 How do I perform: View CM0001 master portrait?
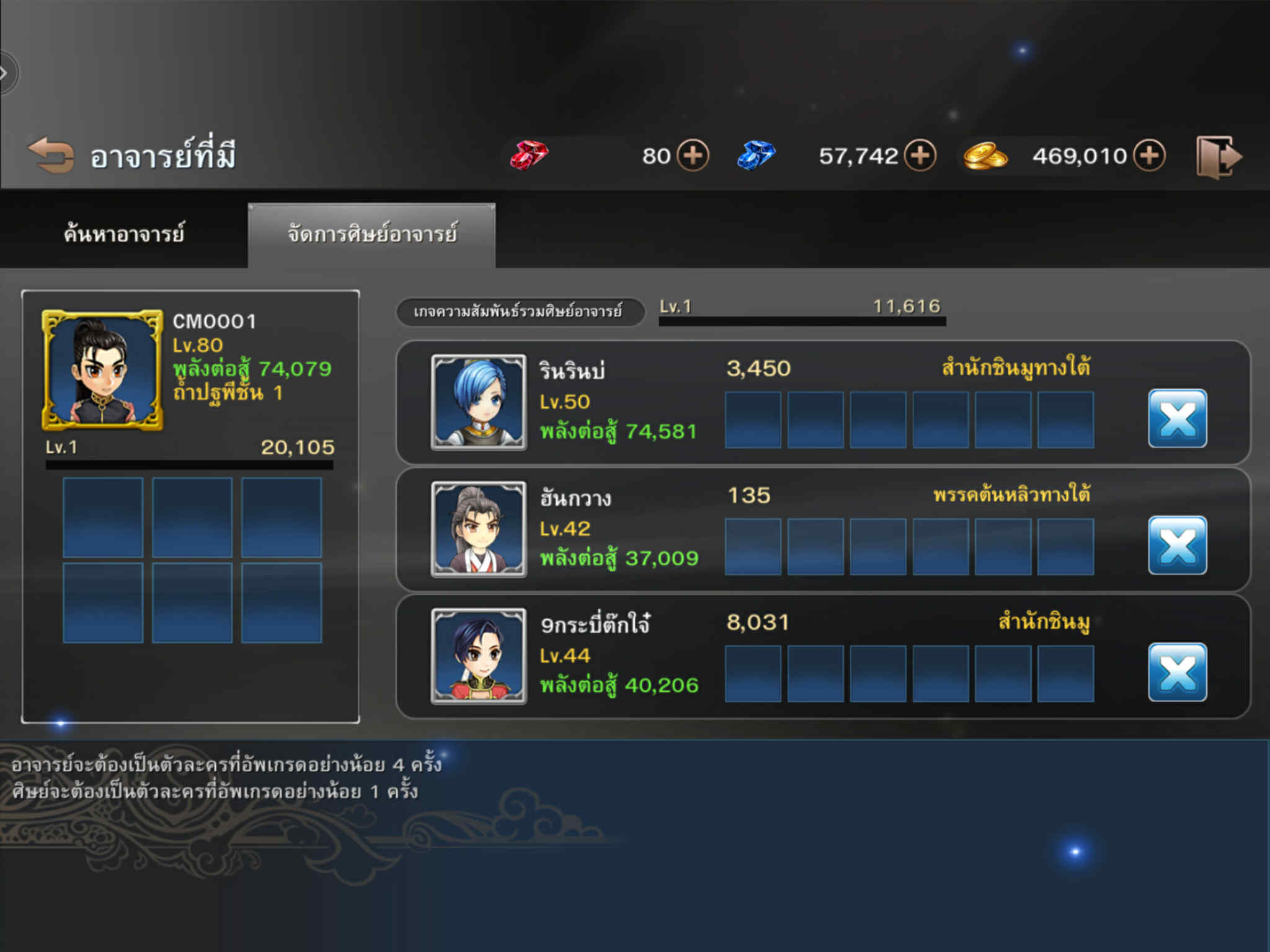(102, 370)
